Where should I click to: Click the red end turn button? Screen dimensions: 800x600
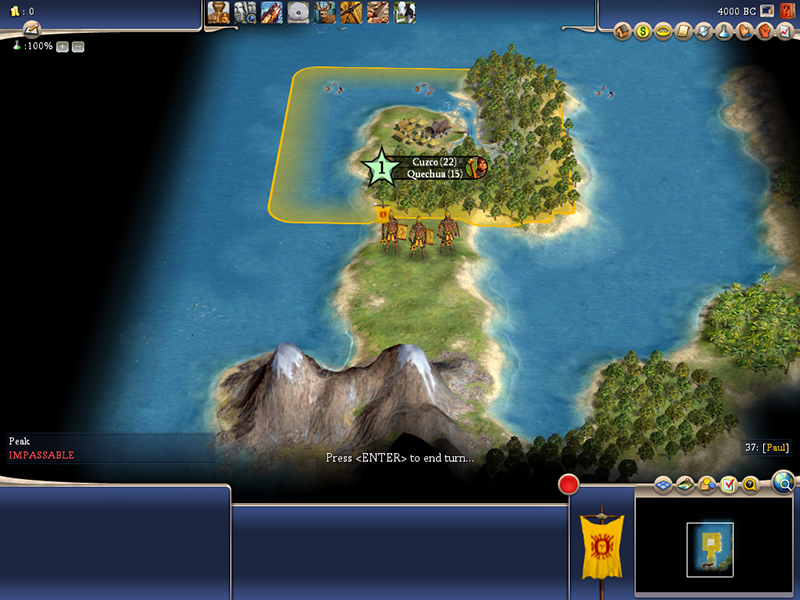click(569, 485)
